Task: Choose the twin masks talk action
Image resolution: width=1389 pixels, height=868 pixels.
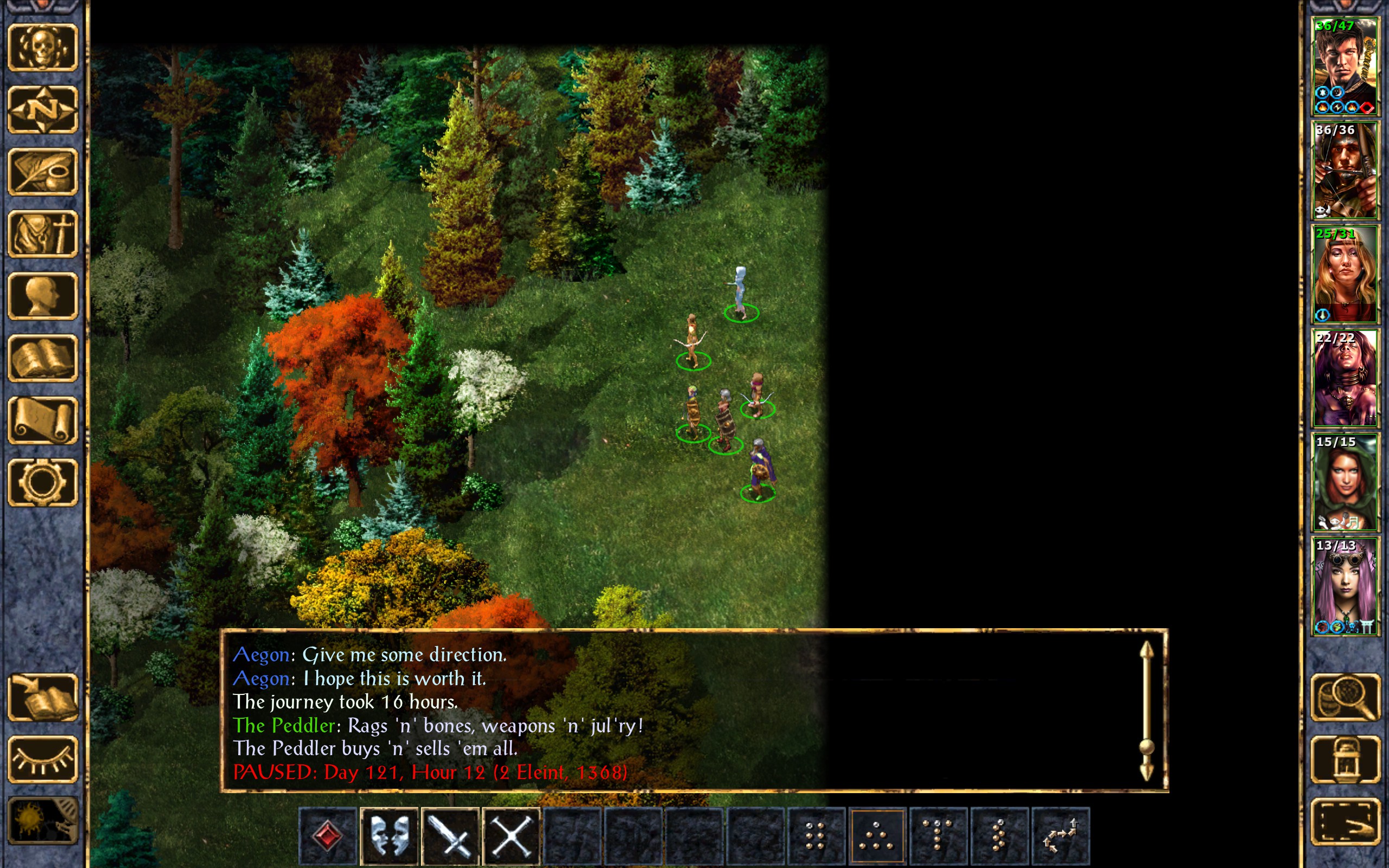Action: coord(389,835)
